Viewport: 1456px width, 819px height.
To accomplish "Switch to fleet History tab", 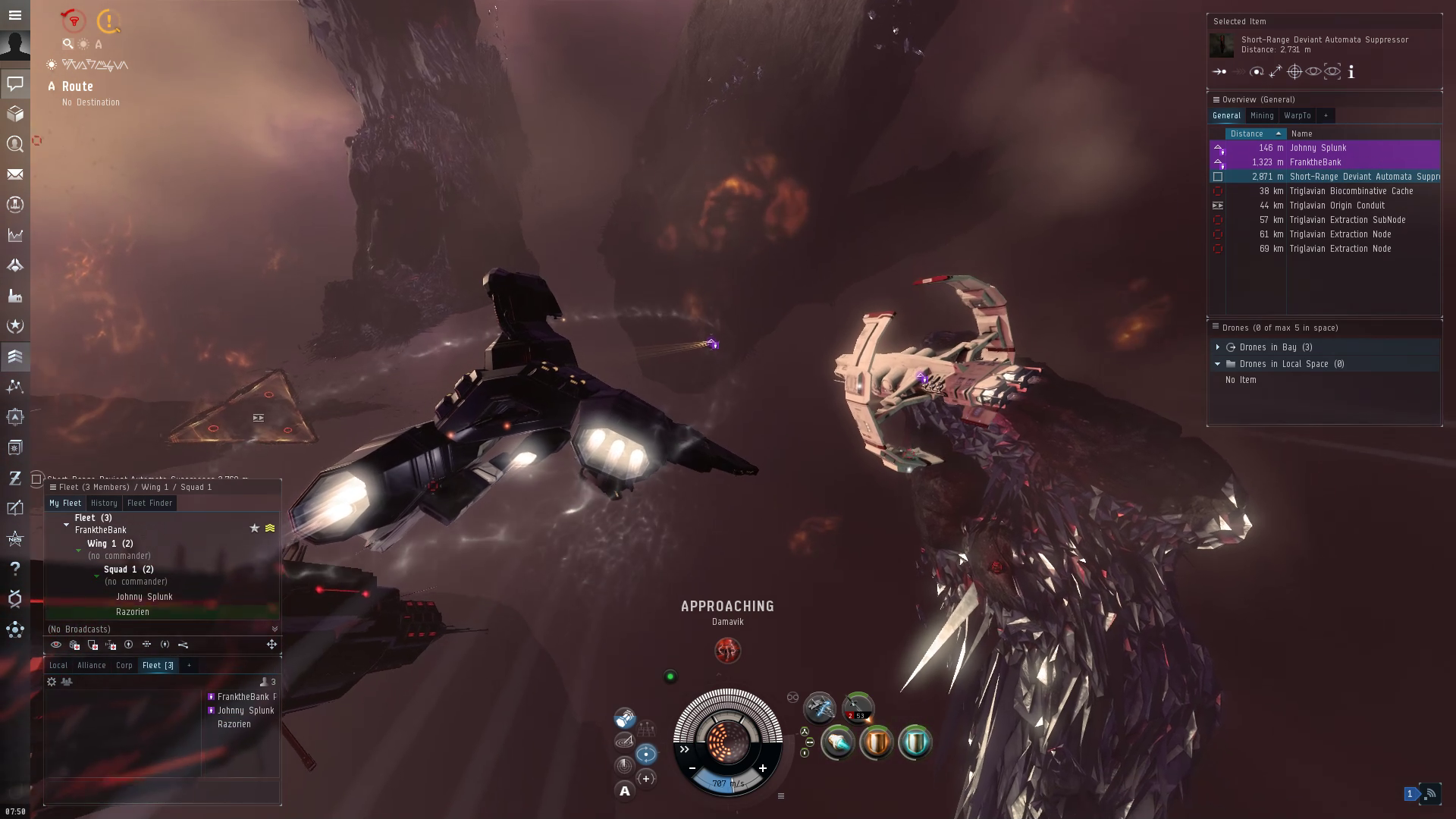I will click(x=104, y=504).
